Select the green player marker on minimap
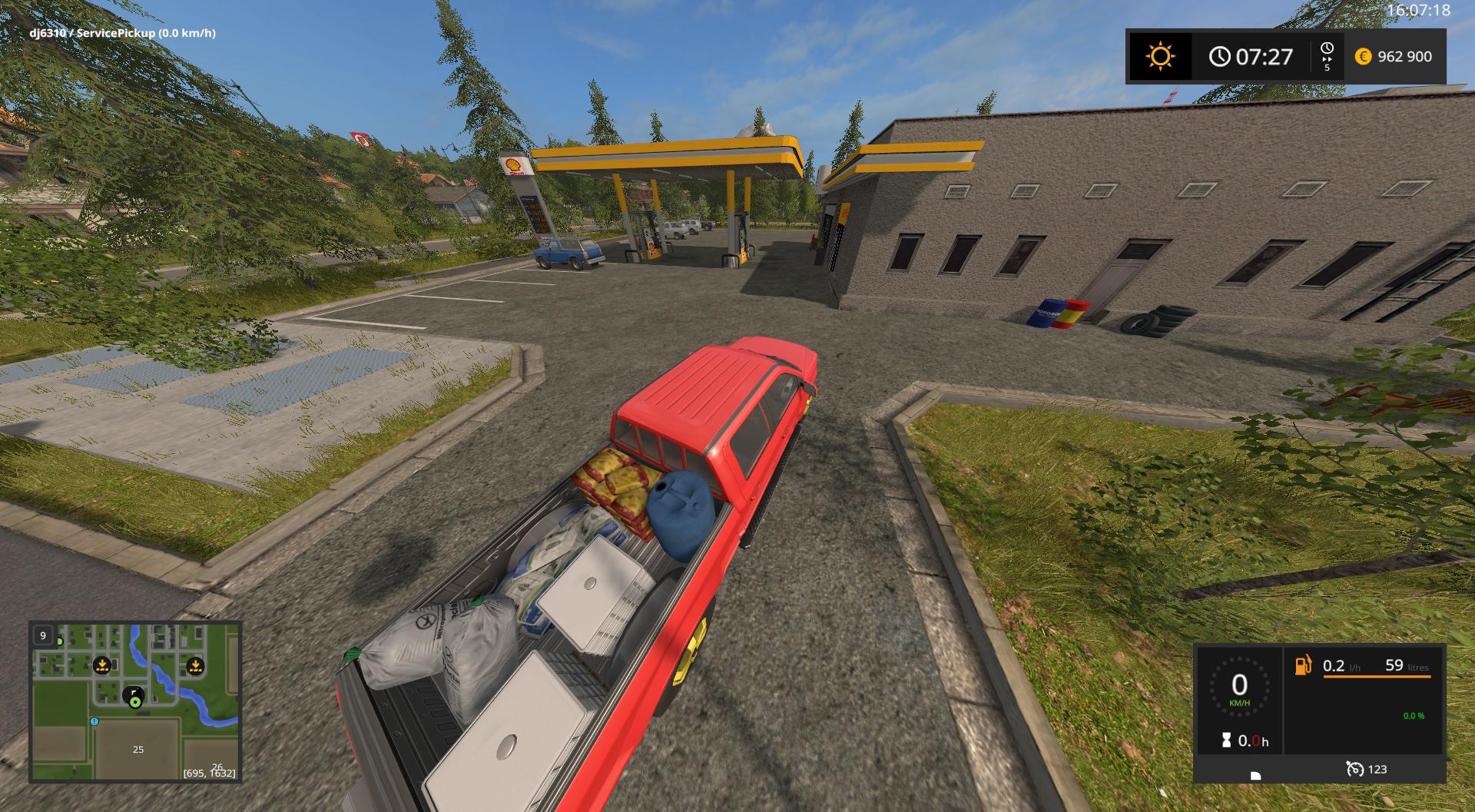 point(135,701)
